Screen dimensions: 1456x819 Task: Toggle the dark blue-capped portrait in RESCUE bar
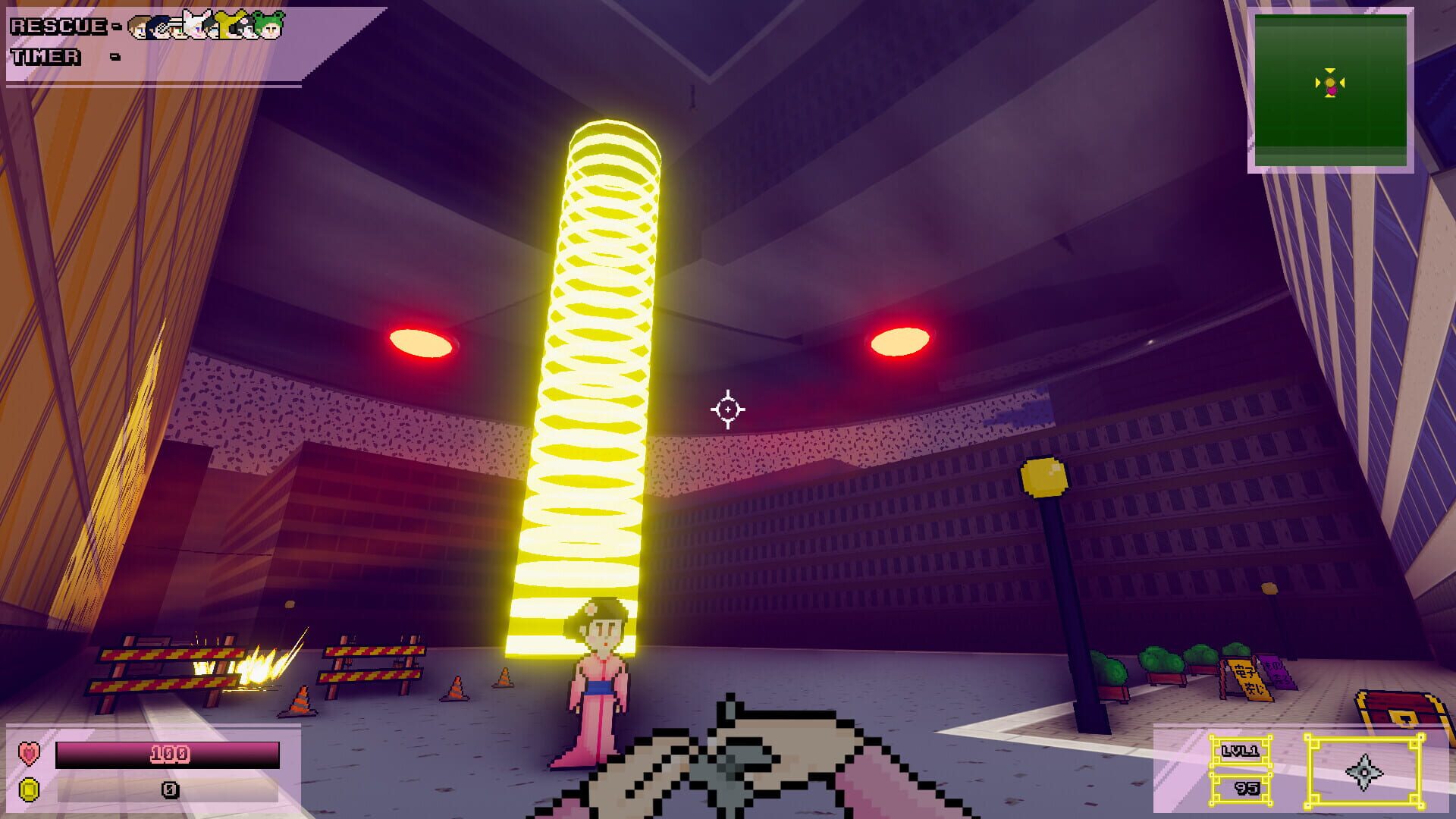point(157,27)
